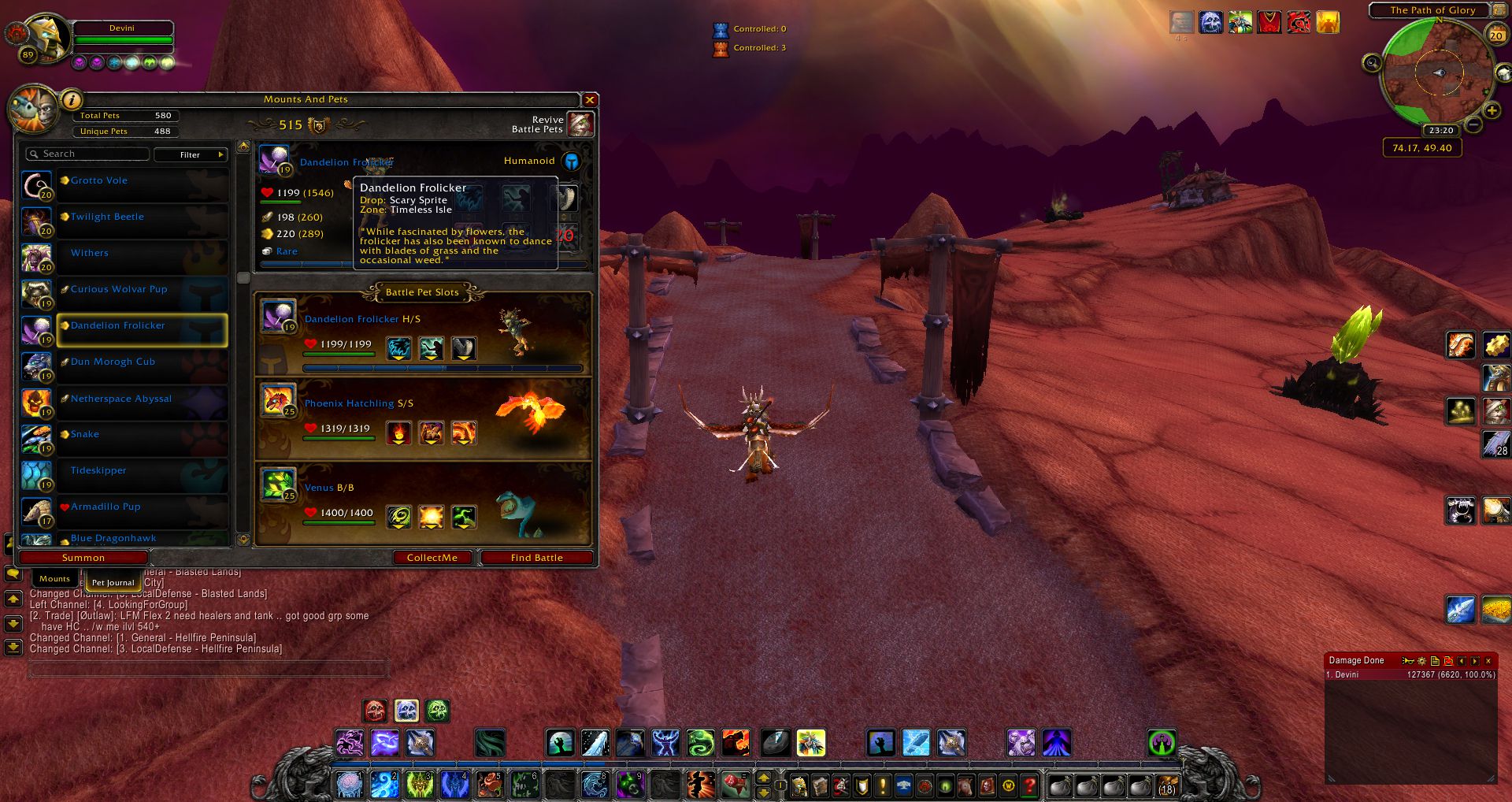Viewport: 1512px width, 802px height.
Task: Open the CollectMe button
Action: 432,558
